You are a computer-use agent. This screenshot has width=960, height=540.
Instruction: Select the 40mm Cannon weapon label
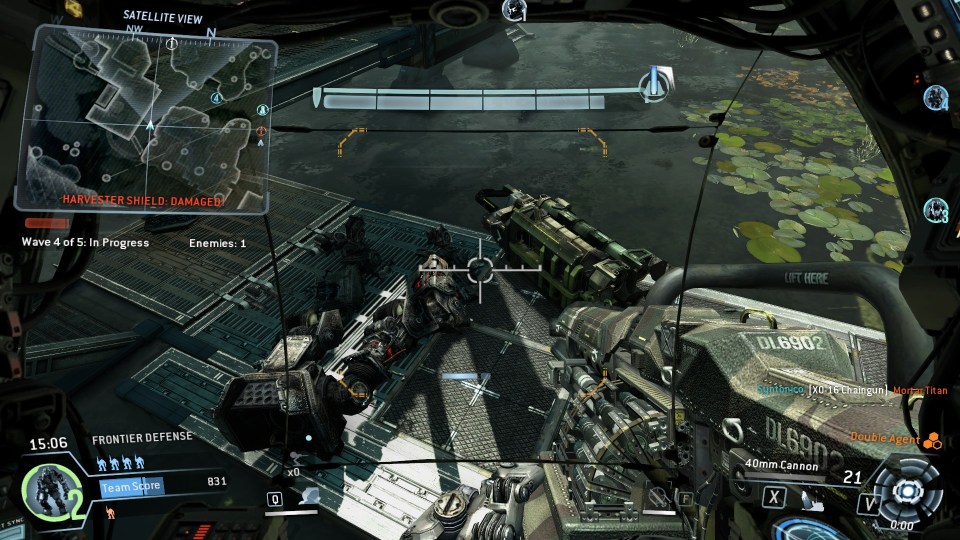pos(782,465)
